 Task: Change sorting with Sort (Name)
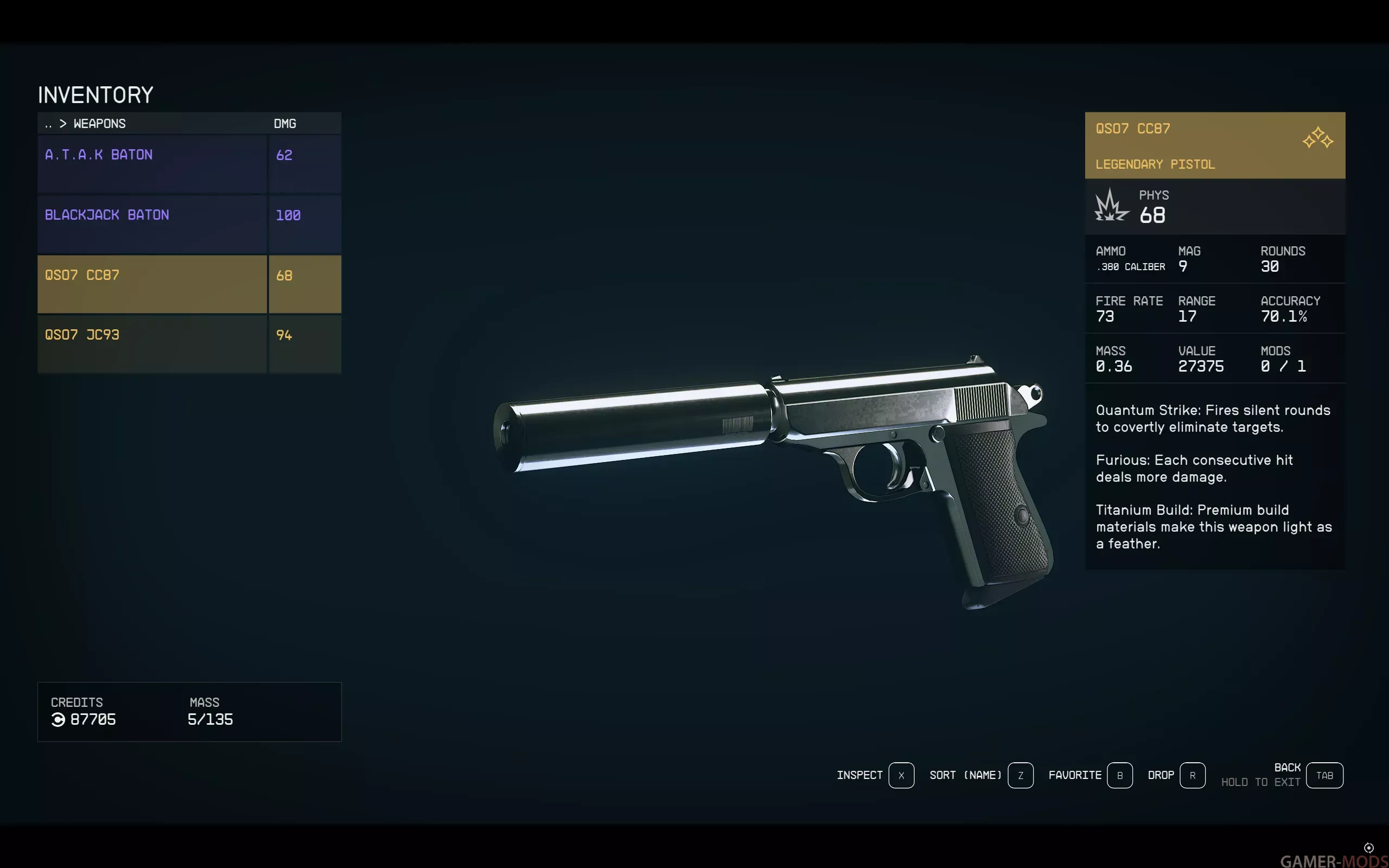pos(1020,775)
